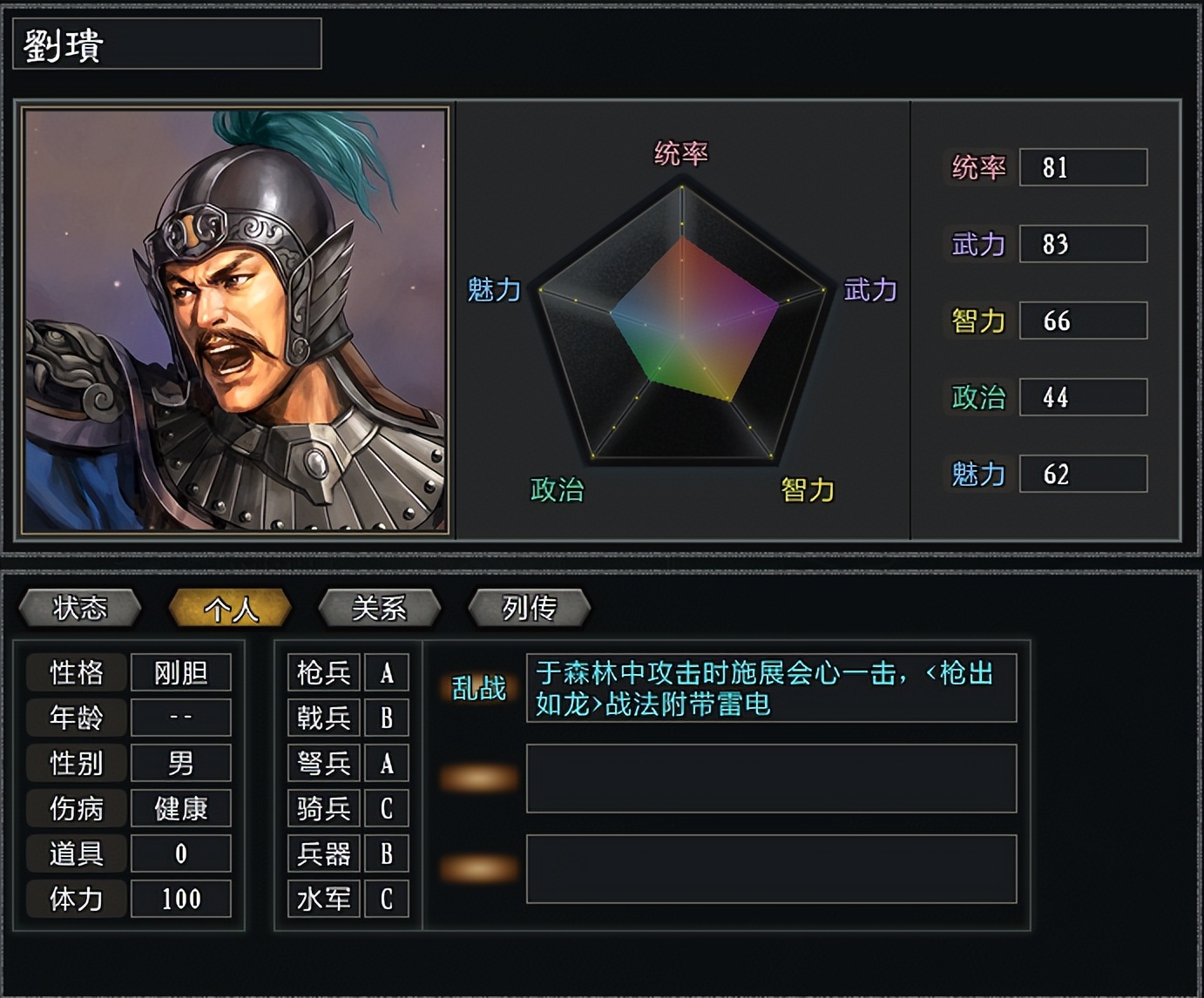Click the 统率 stat value 81
Image resolution: width=1204 pixels, height=998 pixels.
(1083, 168)
